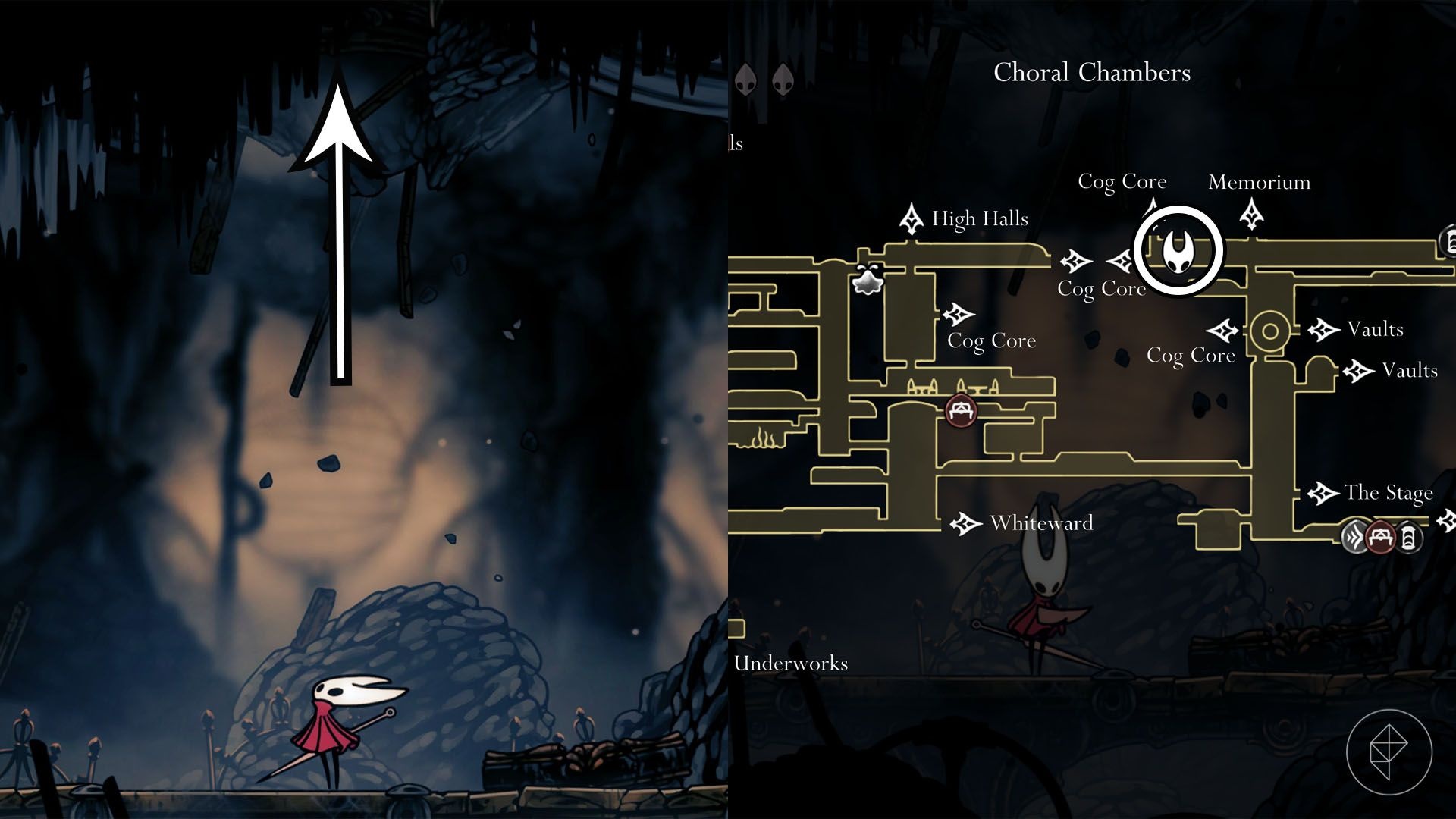The width and height of the screenshot is (1456, 819).
Task: Click the bell-shaped map marker
Action: point(868,280)
